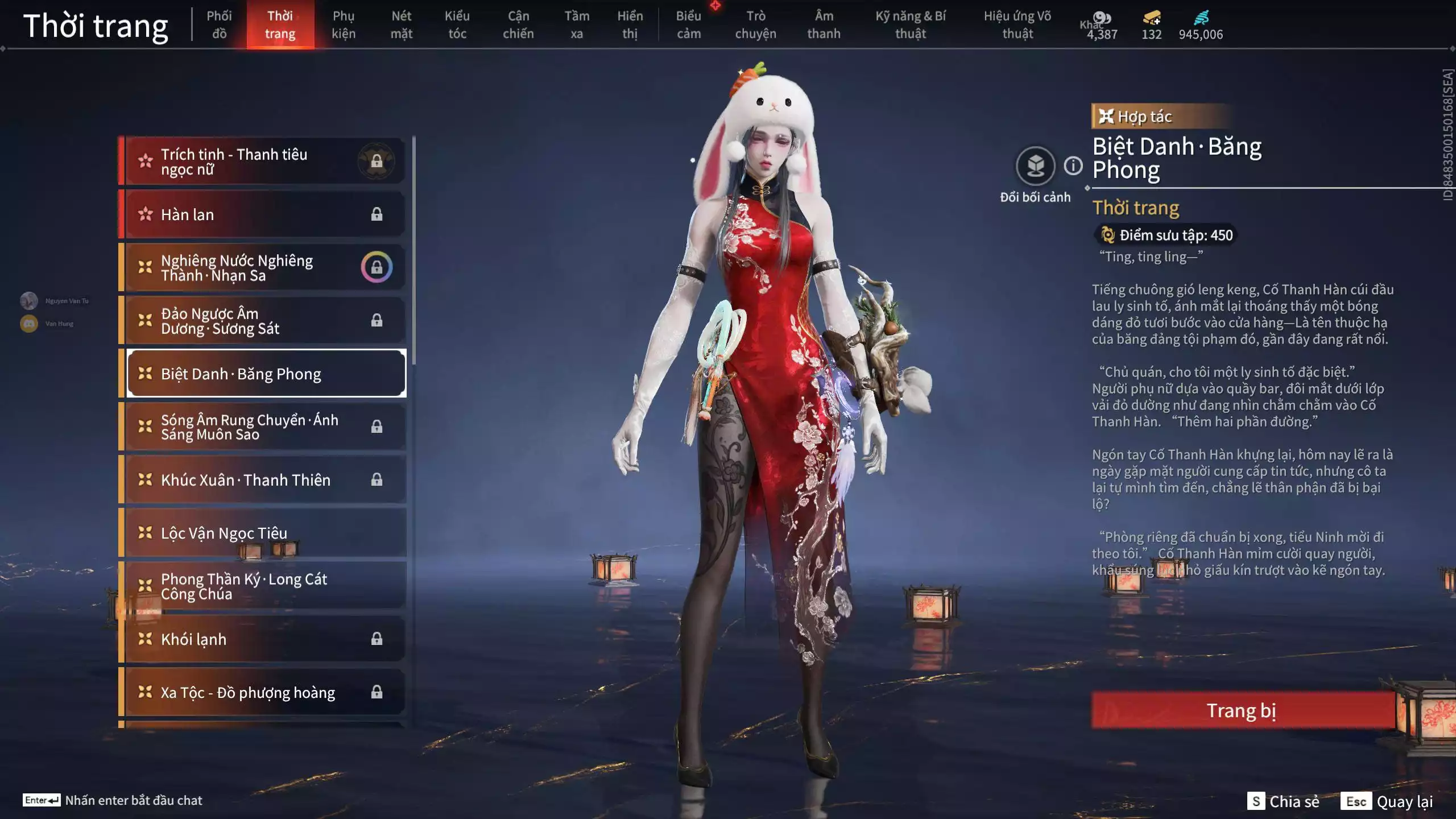Image resolution: width=1456 pixels, height=819 pixels.
Task: Show the Biểu cảm tab
Action: pos(688,24)
